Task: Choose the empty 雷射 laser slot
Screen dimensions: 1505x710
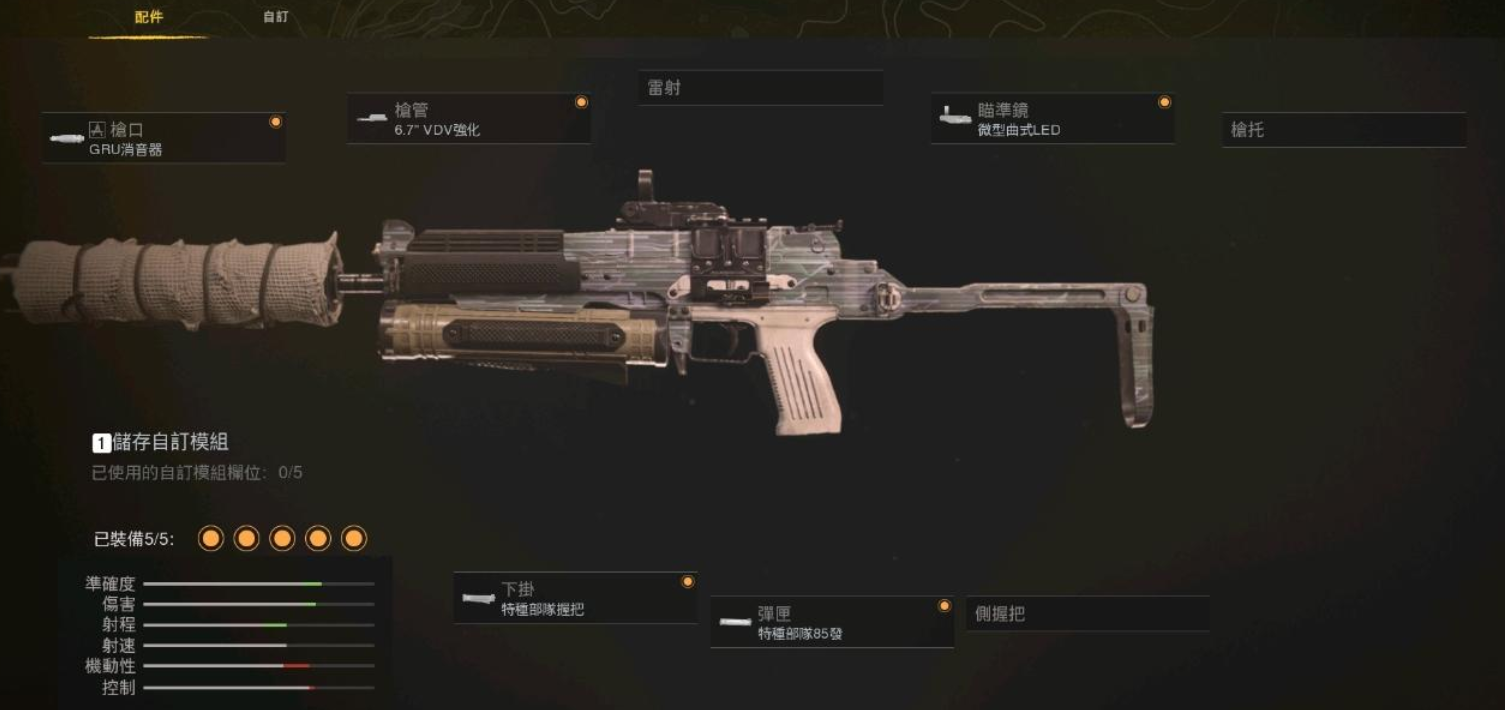Action: [760, 88]
